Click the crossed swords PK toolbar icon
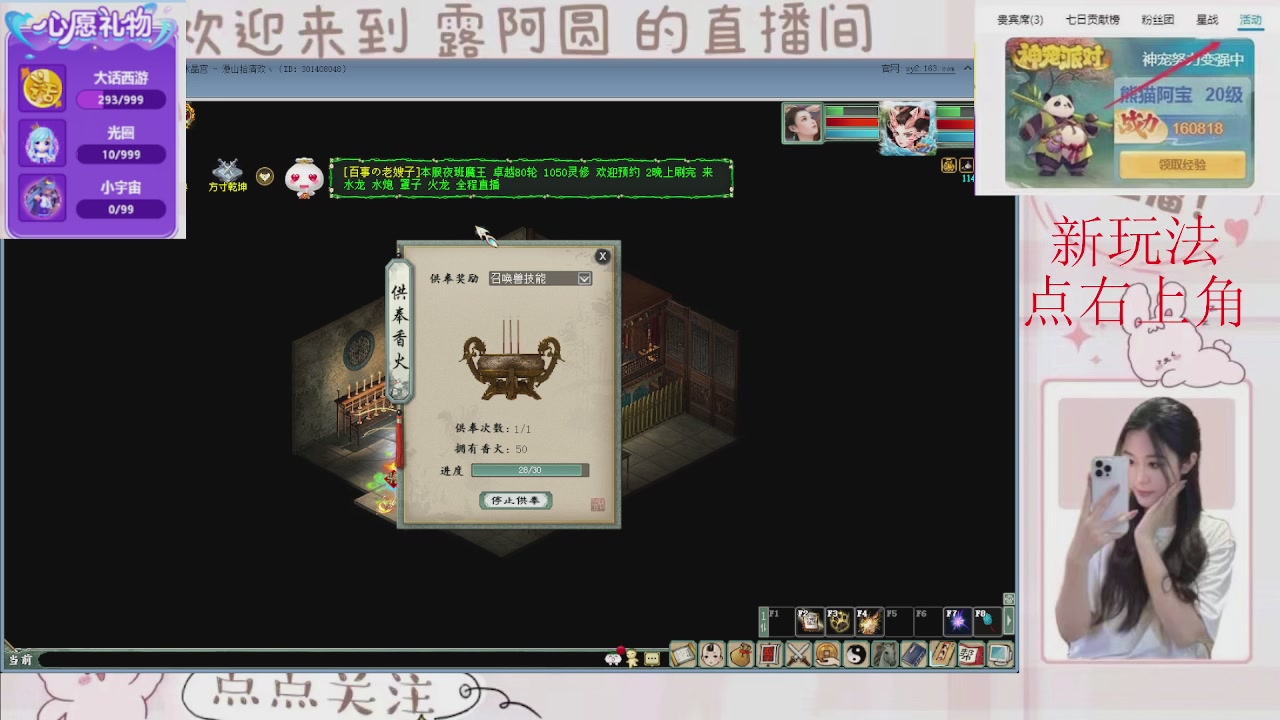The image size is (1280, 720). pyautogui.click(x=797, y=654)
